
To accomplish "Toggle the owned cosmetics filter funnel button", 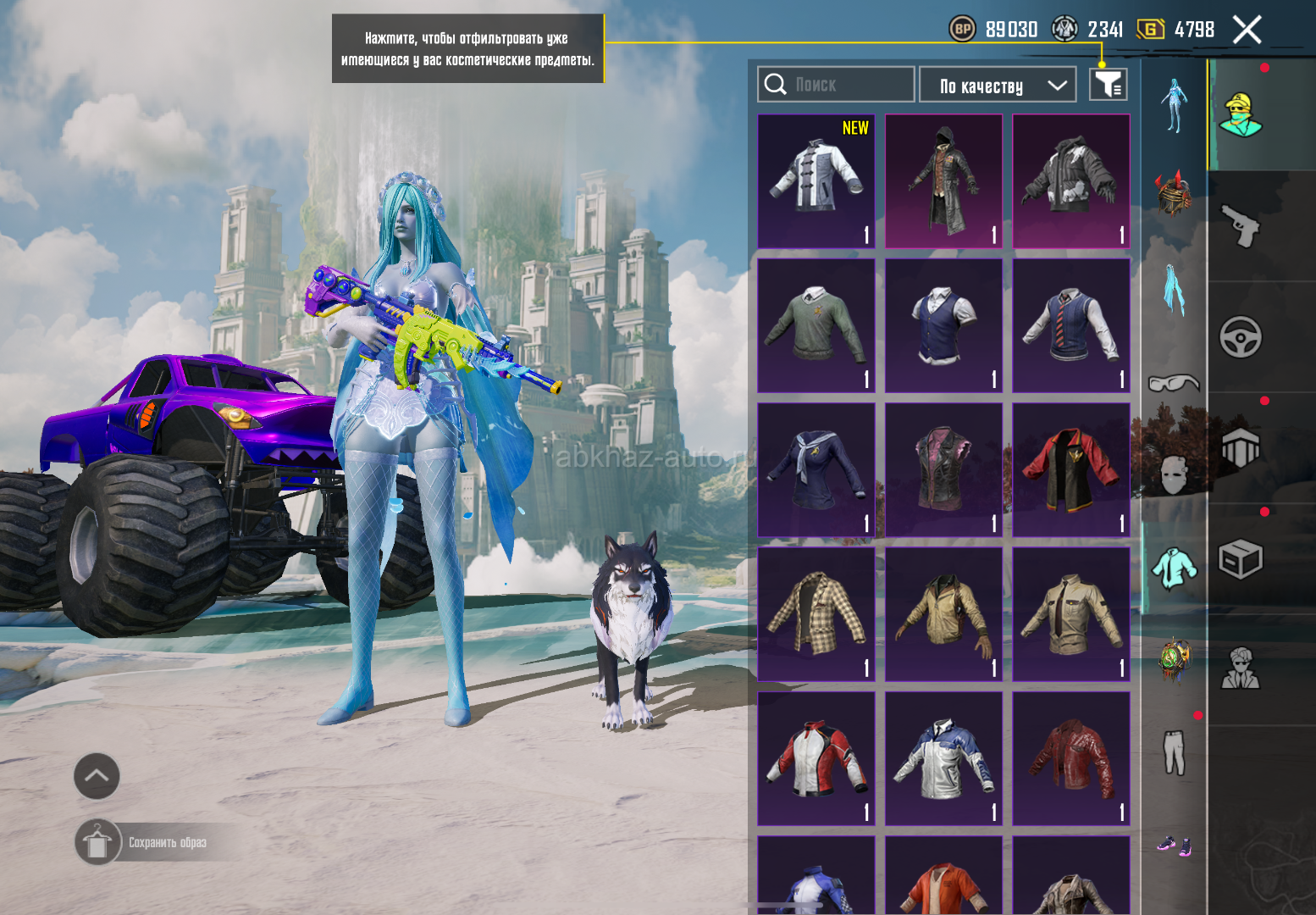I will [x=1108, y=85].
